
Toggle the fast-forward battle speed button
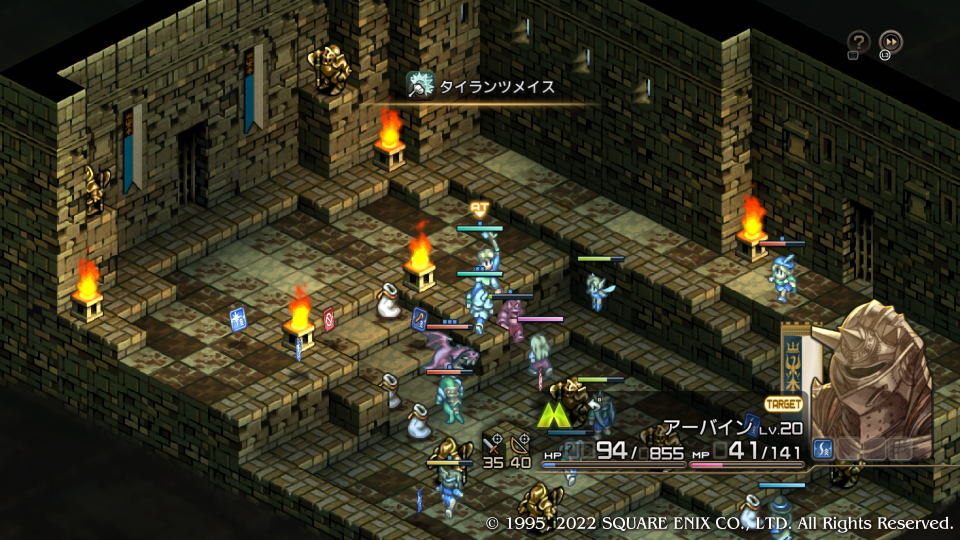(x=890, y=42)
